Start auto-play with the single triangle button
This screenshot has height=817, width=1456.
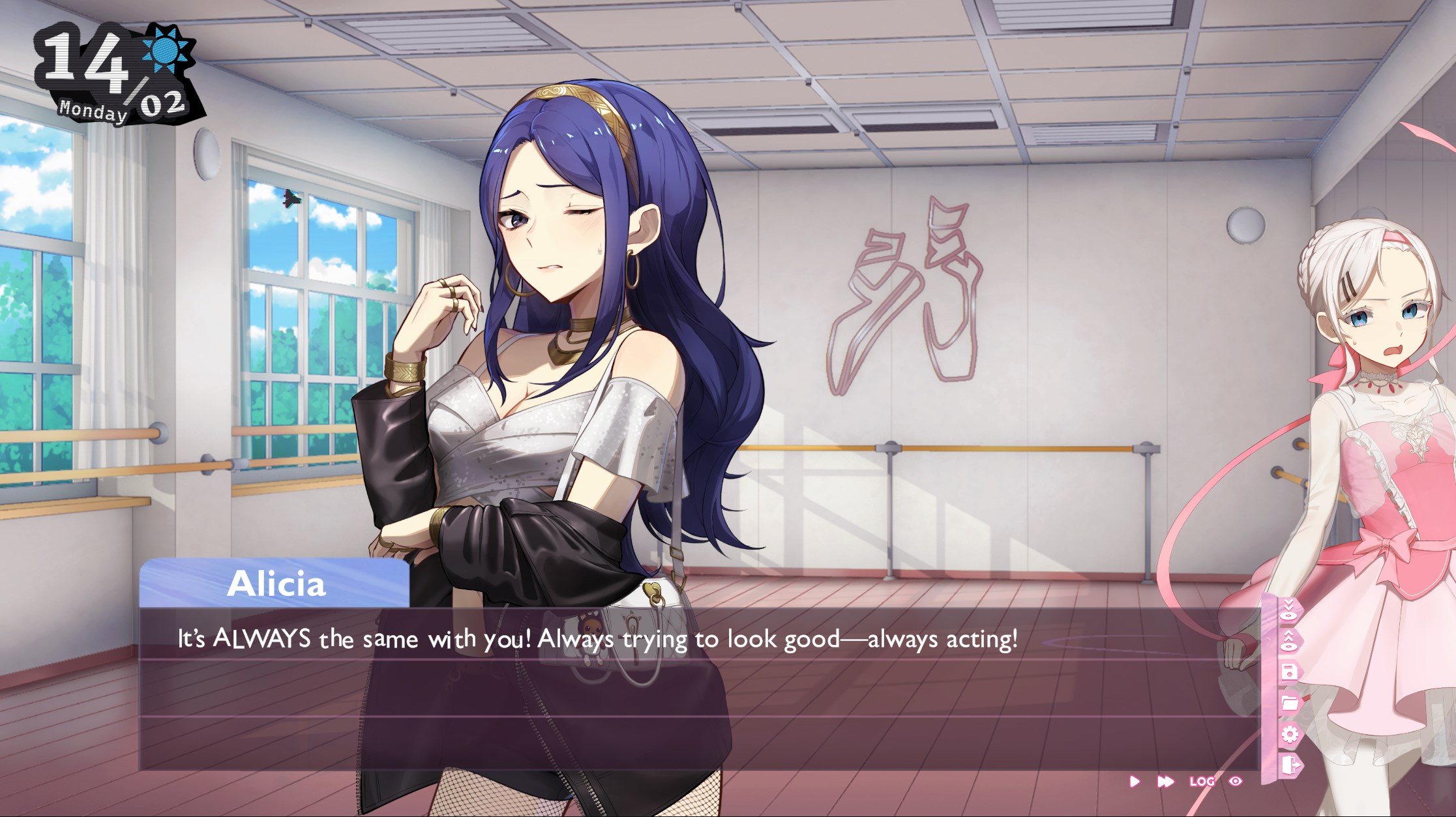point(1135,781)
